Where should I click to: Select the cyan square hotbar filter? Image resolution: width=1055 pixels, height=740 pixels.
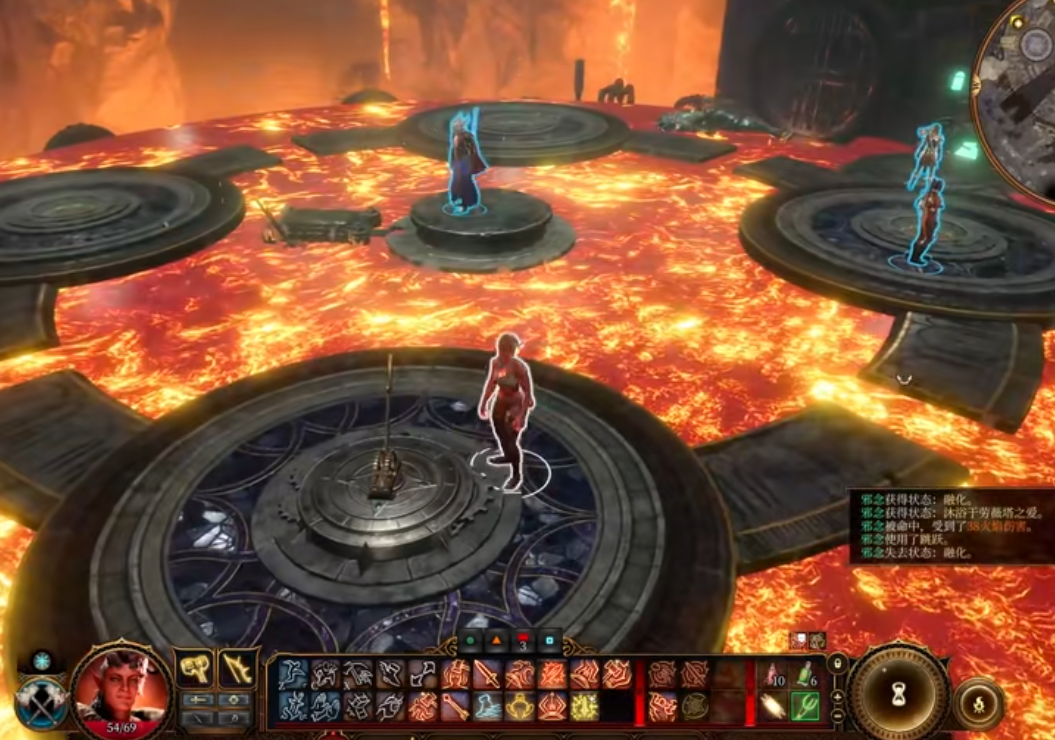548,641
